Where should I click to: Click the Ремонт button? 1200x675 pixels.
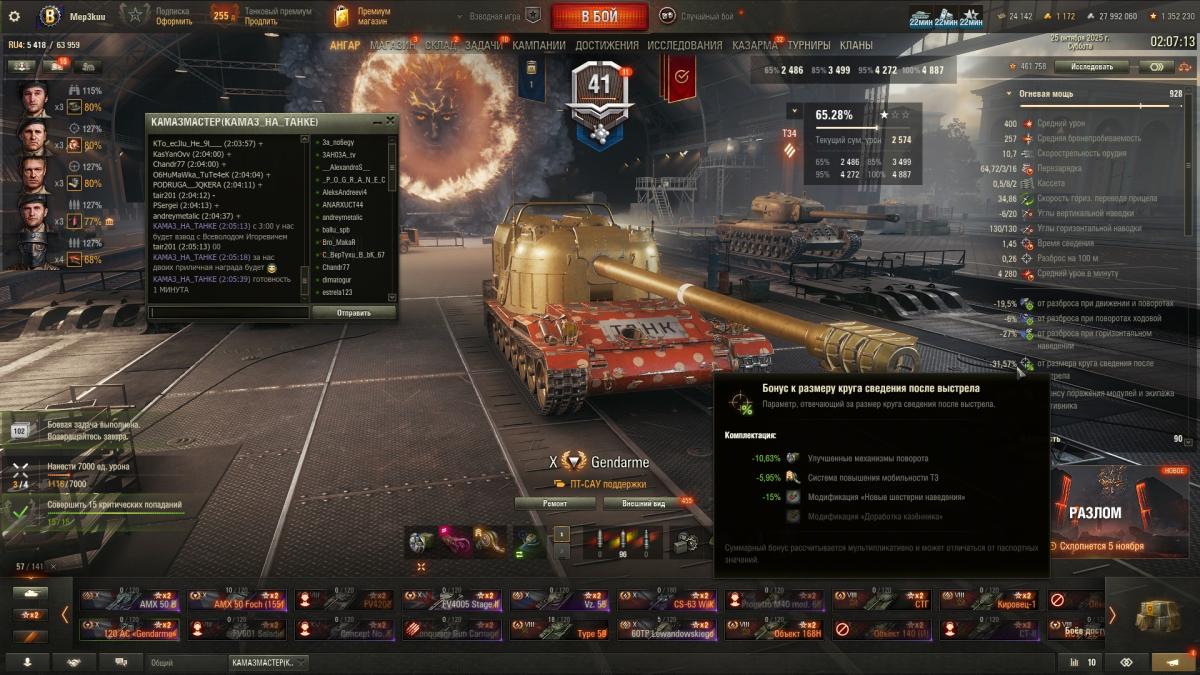pos(555,503)
